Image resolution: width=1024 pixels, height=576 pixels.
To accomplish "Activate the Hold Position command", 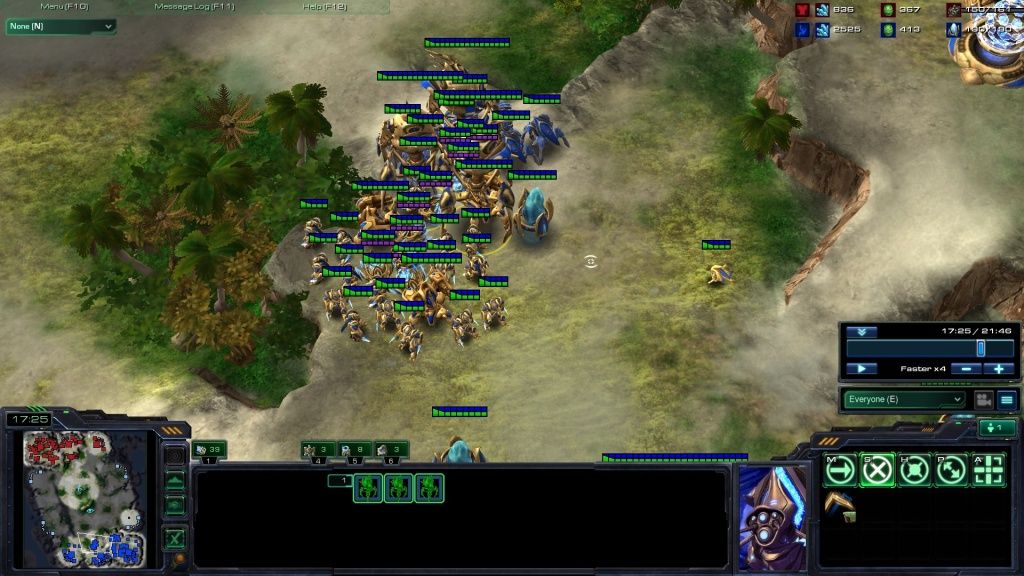I will pyautogui.click(x=914, y=469).
